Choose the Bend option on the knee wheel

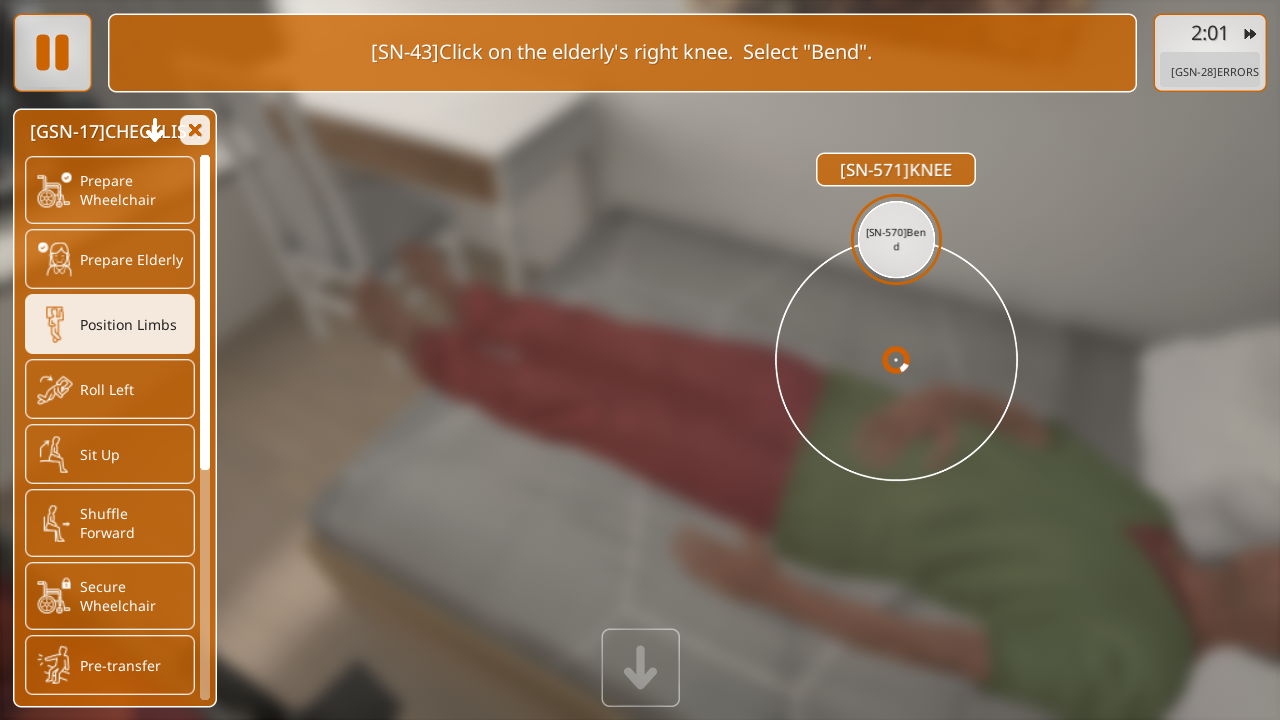(896, 239)
